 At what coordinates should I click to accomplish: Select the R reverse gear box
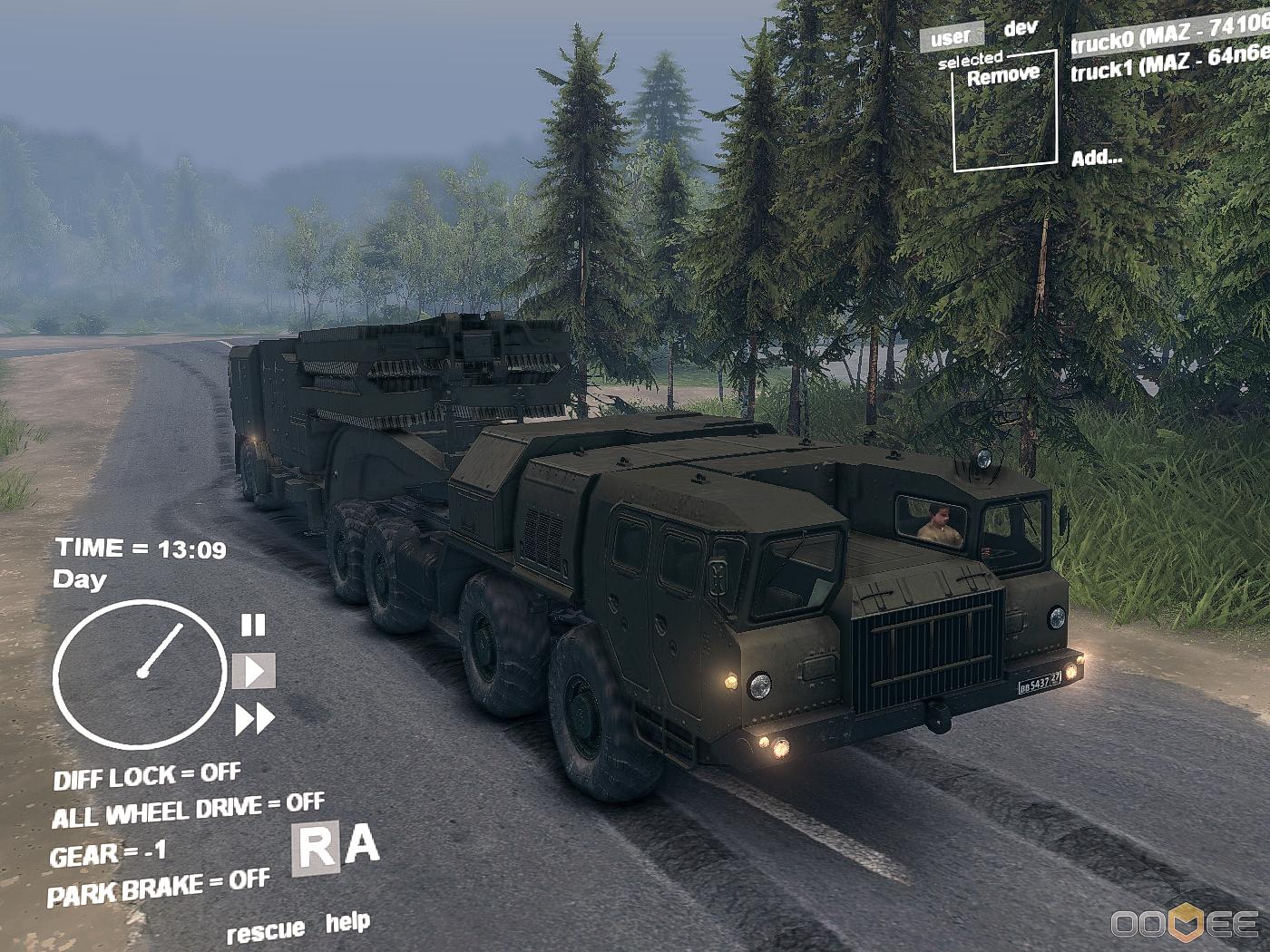(316, 848)
